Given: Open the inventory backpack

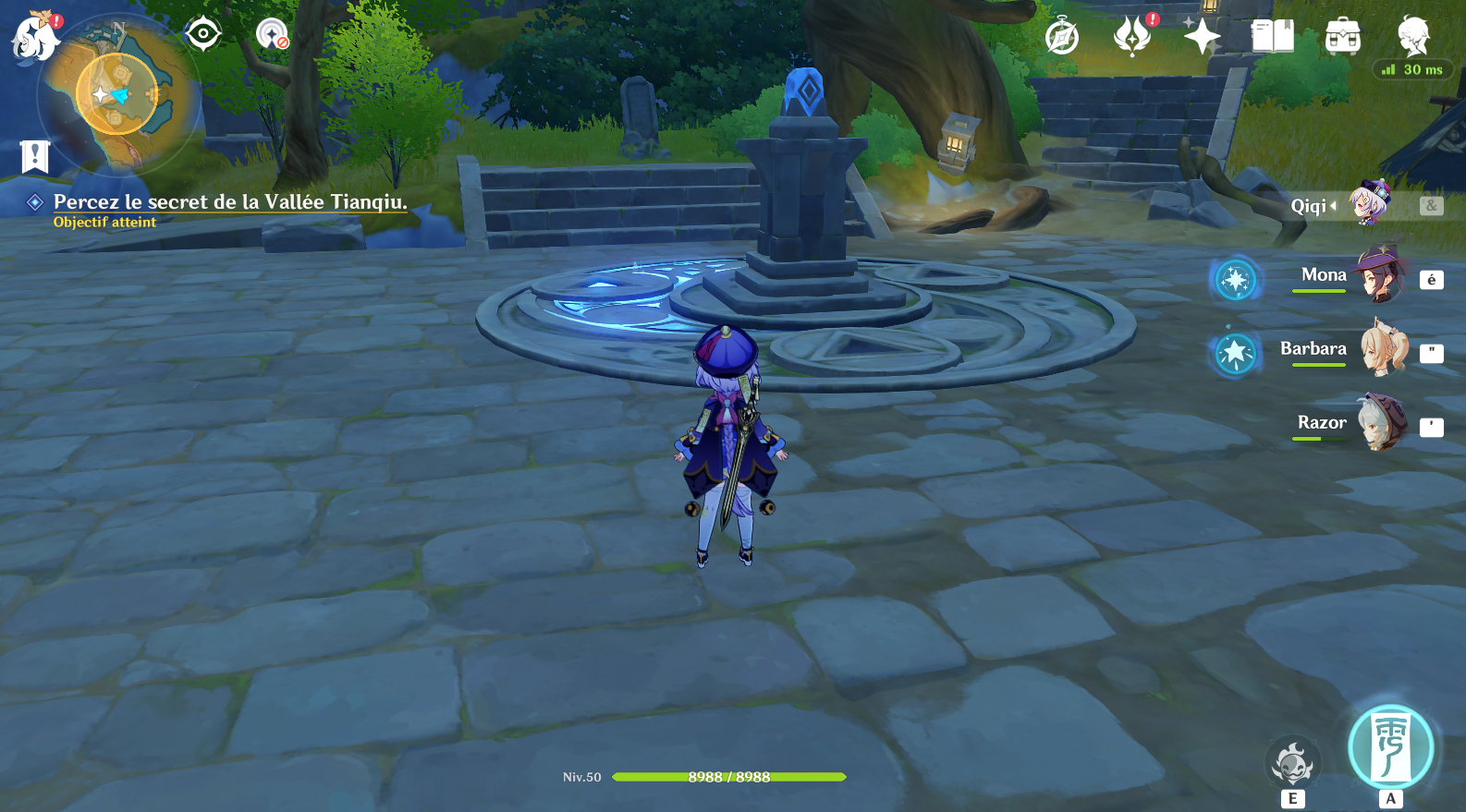Looking at the screenshot, I should coord(1342,37).
